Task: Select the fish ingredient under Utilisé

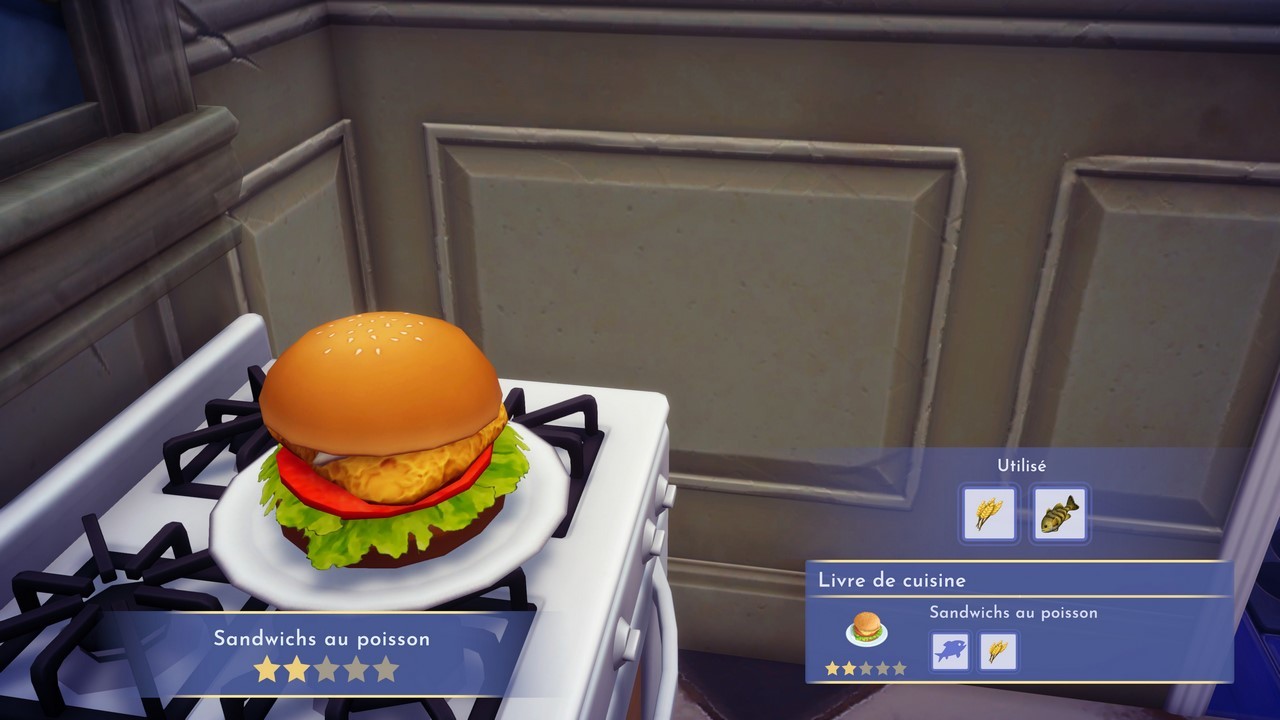Action: pyautogui.click(x=1059, y=514)
